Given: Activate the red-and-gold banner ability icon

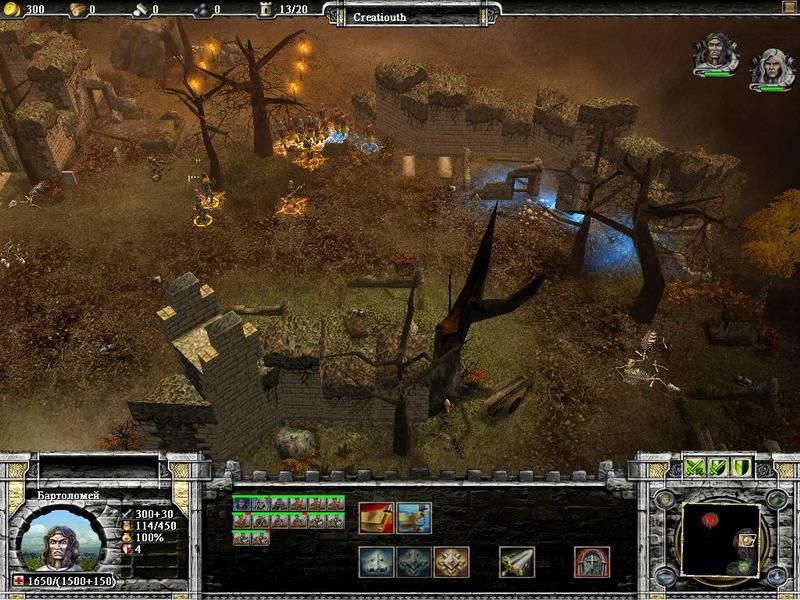Looking at the screenshot, I should pyautogui.click(x=377, y=517).
